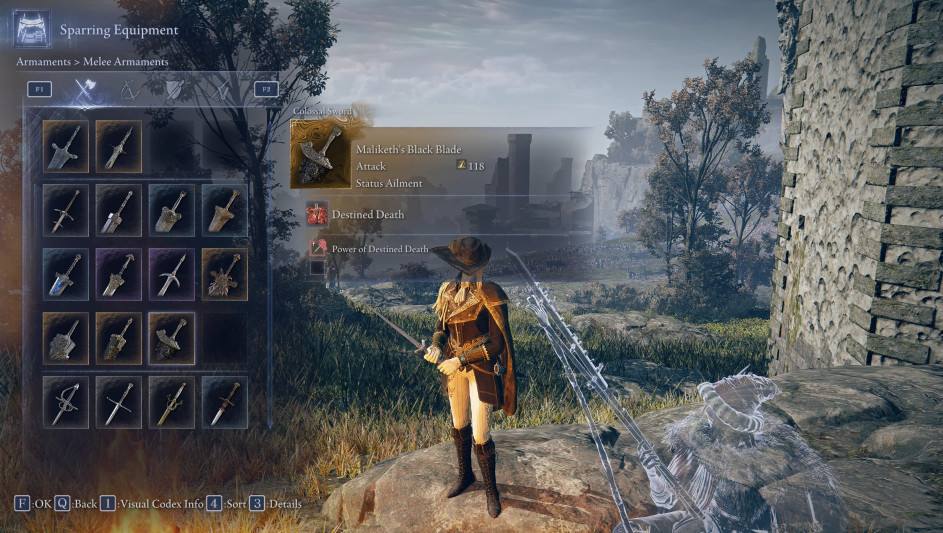The image size is (943, 533).
Task: Pick the basket-hilted rapier slot
Action: point(66,401)
